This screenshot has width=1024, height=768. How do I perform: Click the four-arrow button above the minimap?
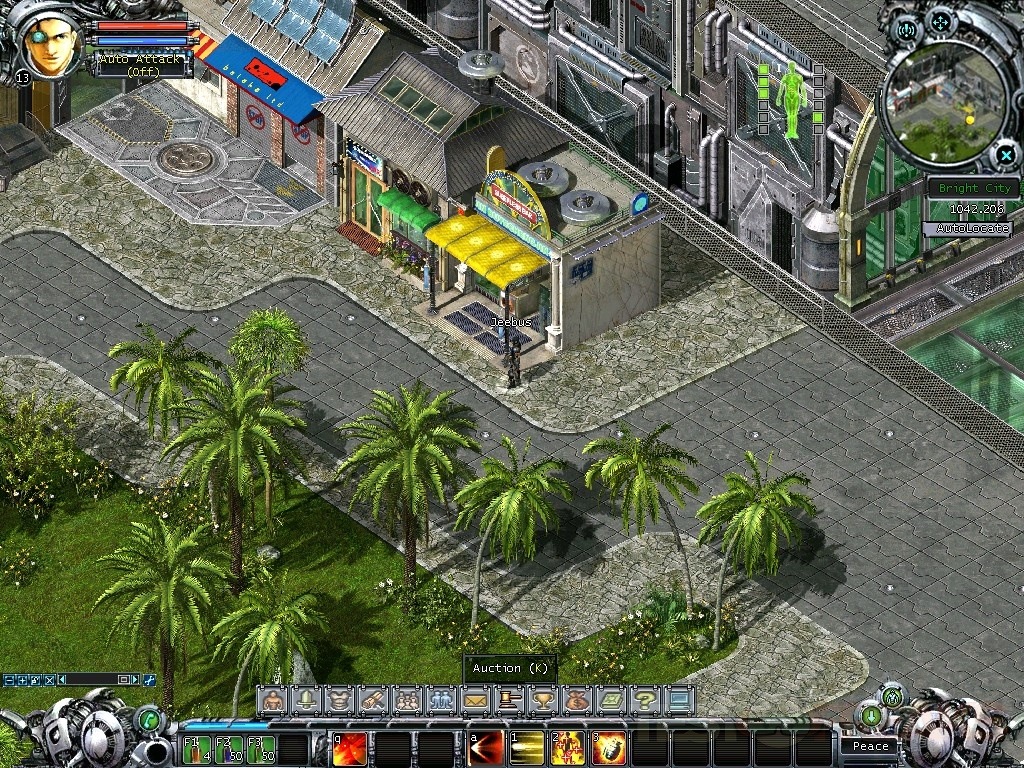[x=942, y=21]
